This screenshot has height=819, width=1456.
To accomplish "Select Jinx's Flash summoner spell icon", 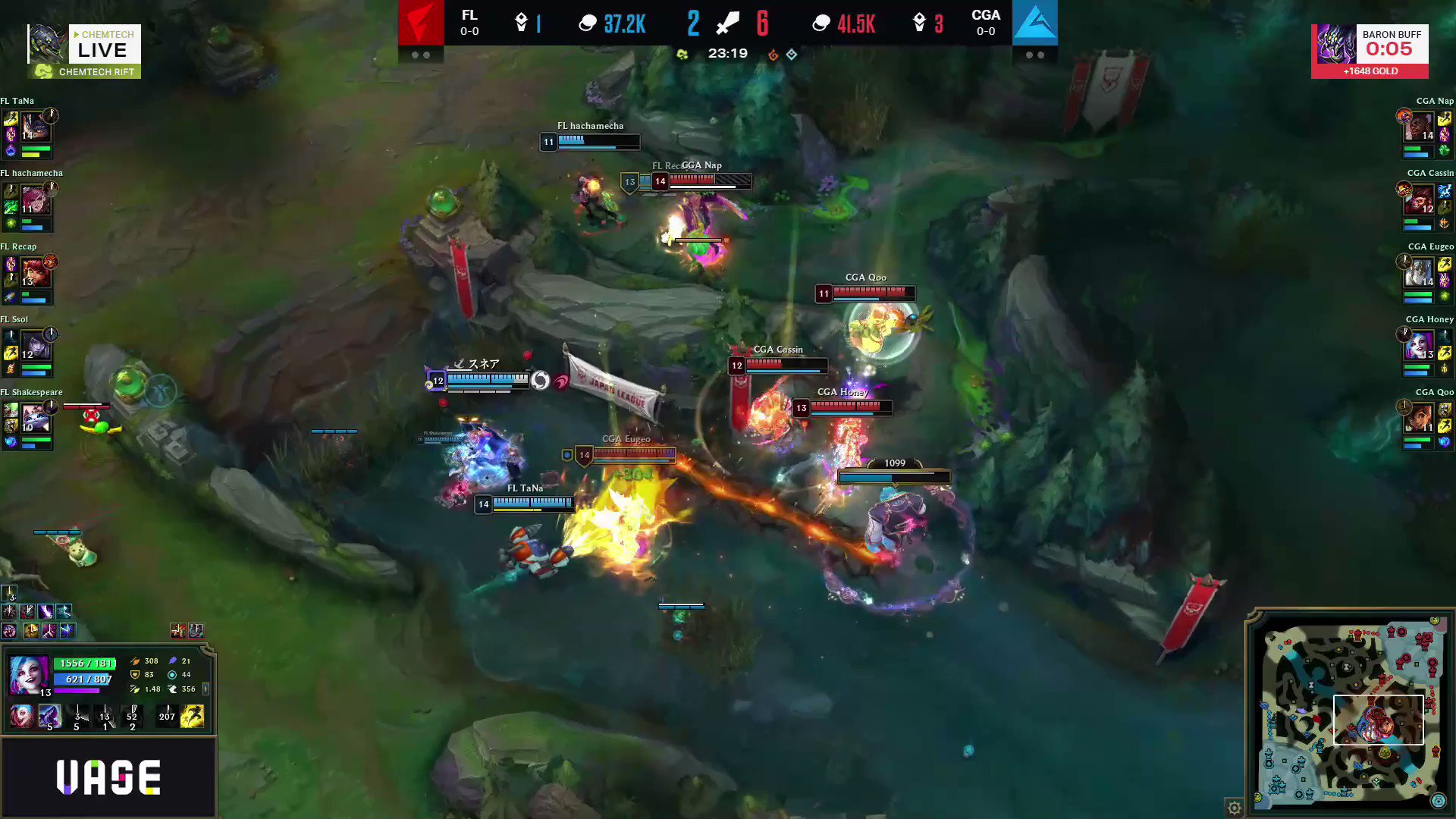I will (x=190, y=715).
